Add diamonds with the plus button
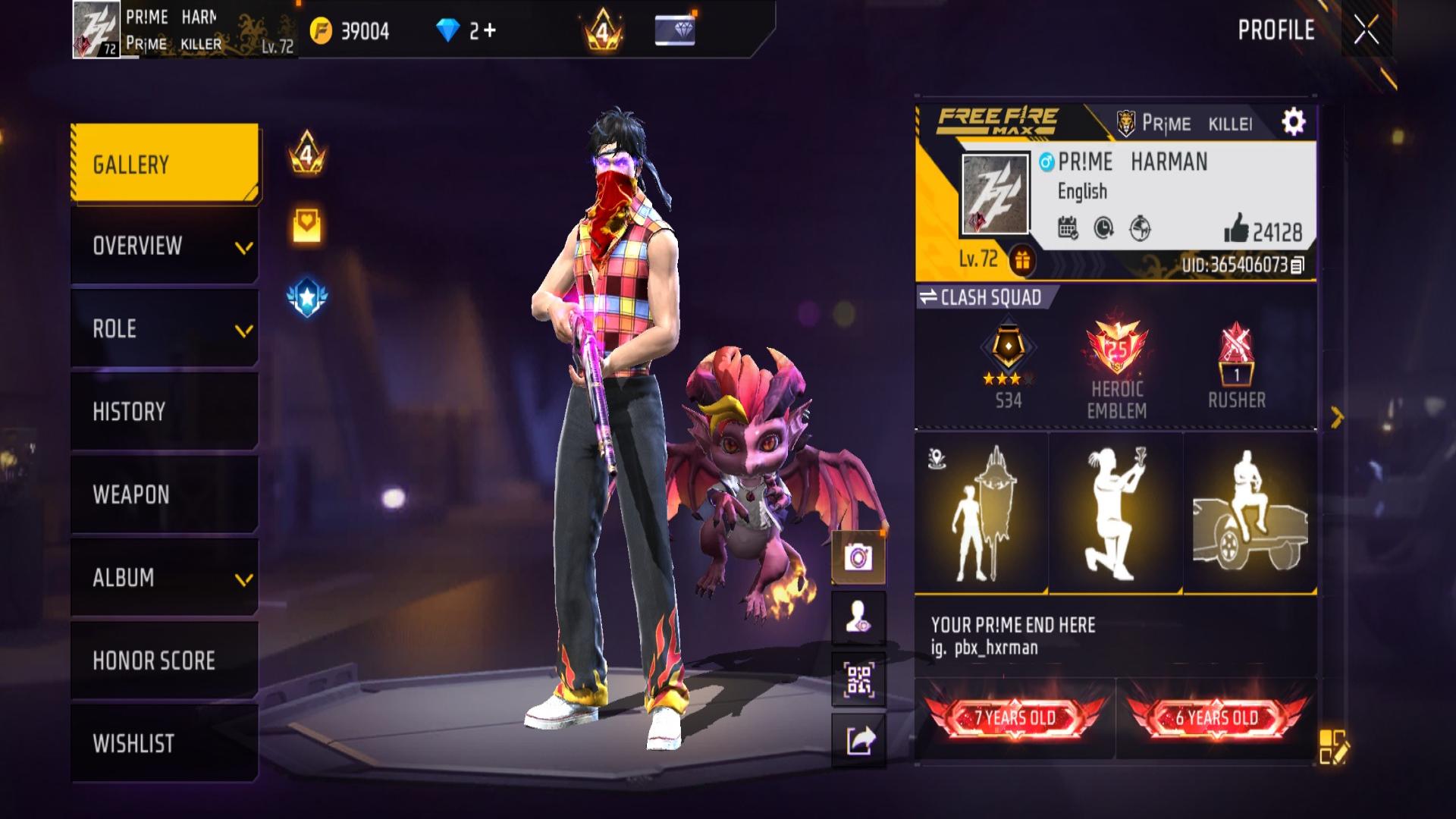Image resolution: width=1456 pixels, height=819 pixels. (489, 30)
